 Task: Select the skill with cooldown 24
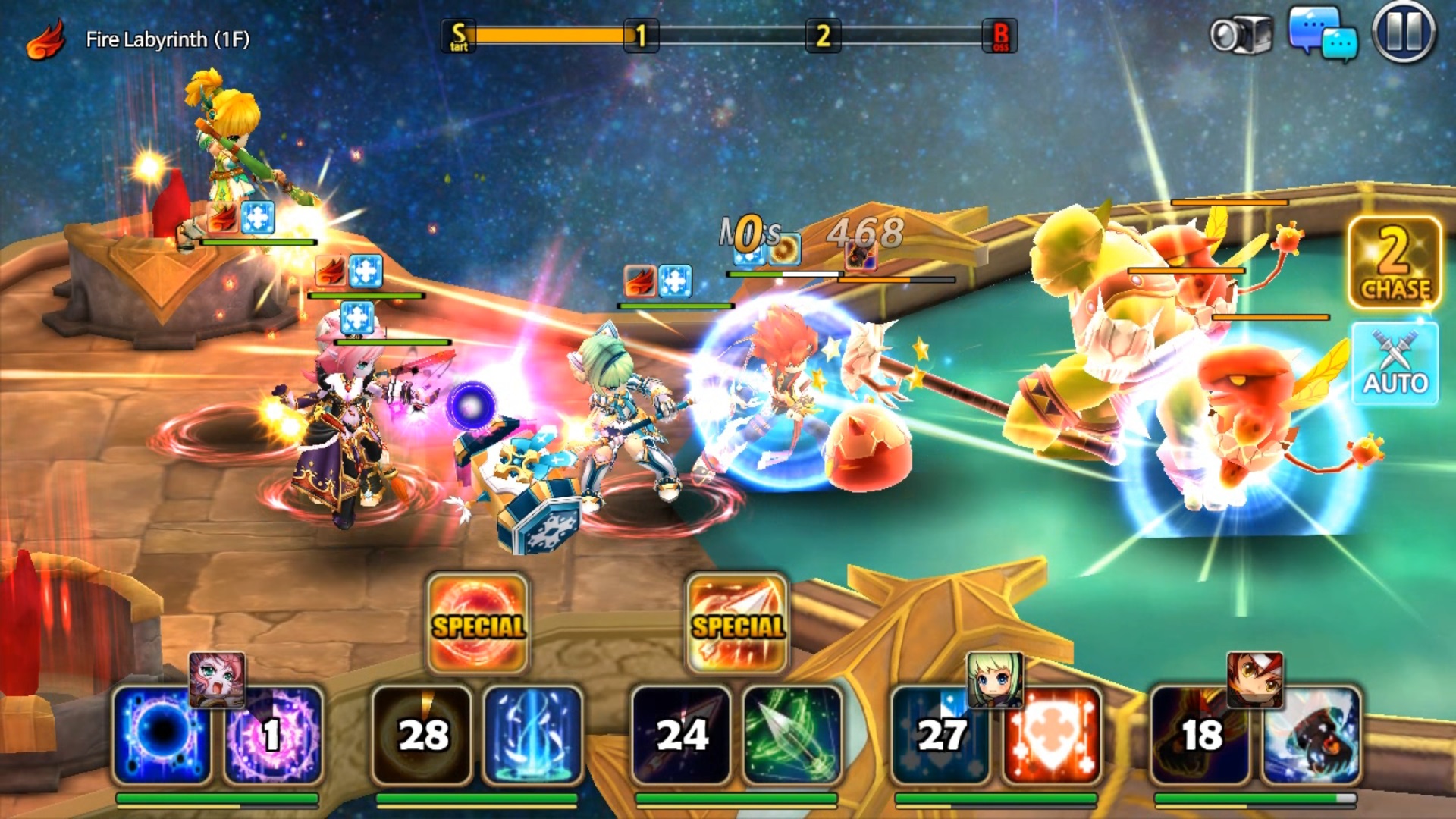click(x=681, y=734)
